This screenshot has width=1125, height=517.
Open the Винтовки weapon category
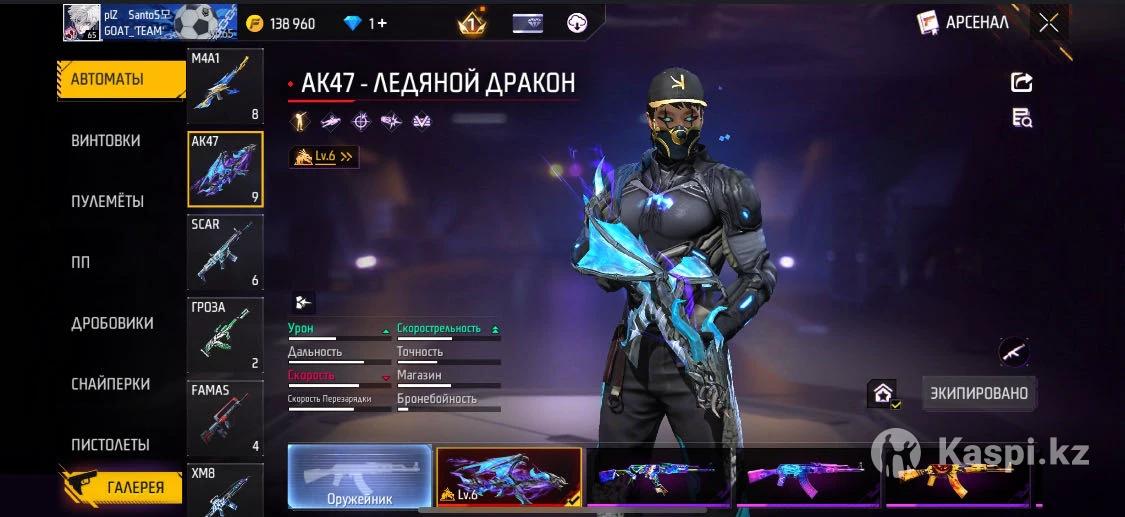point(106,141)
